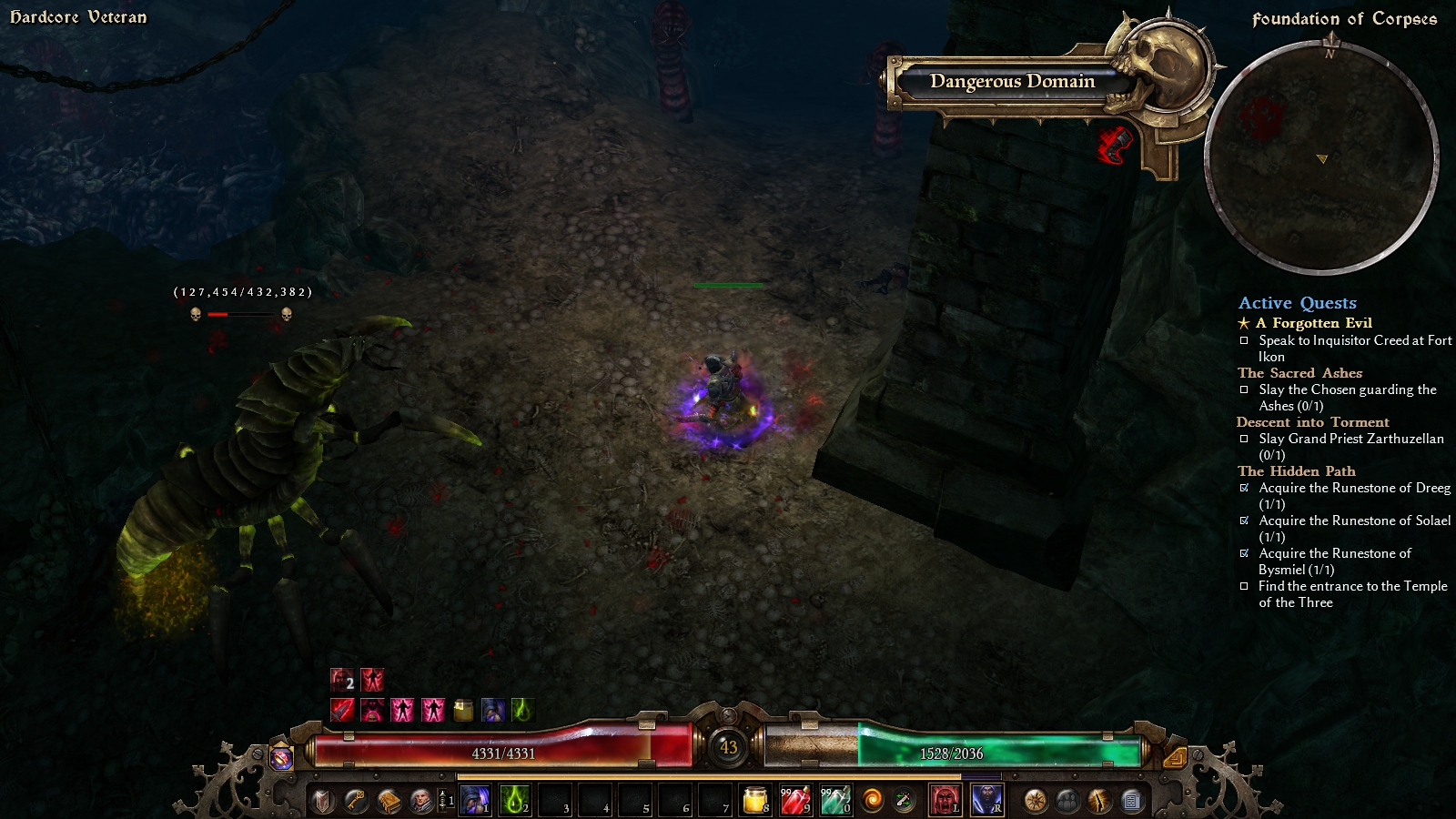Open the multiplayer group icon

tap(1067, 801)
